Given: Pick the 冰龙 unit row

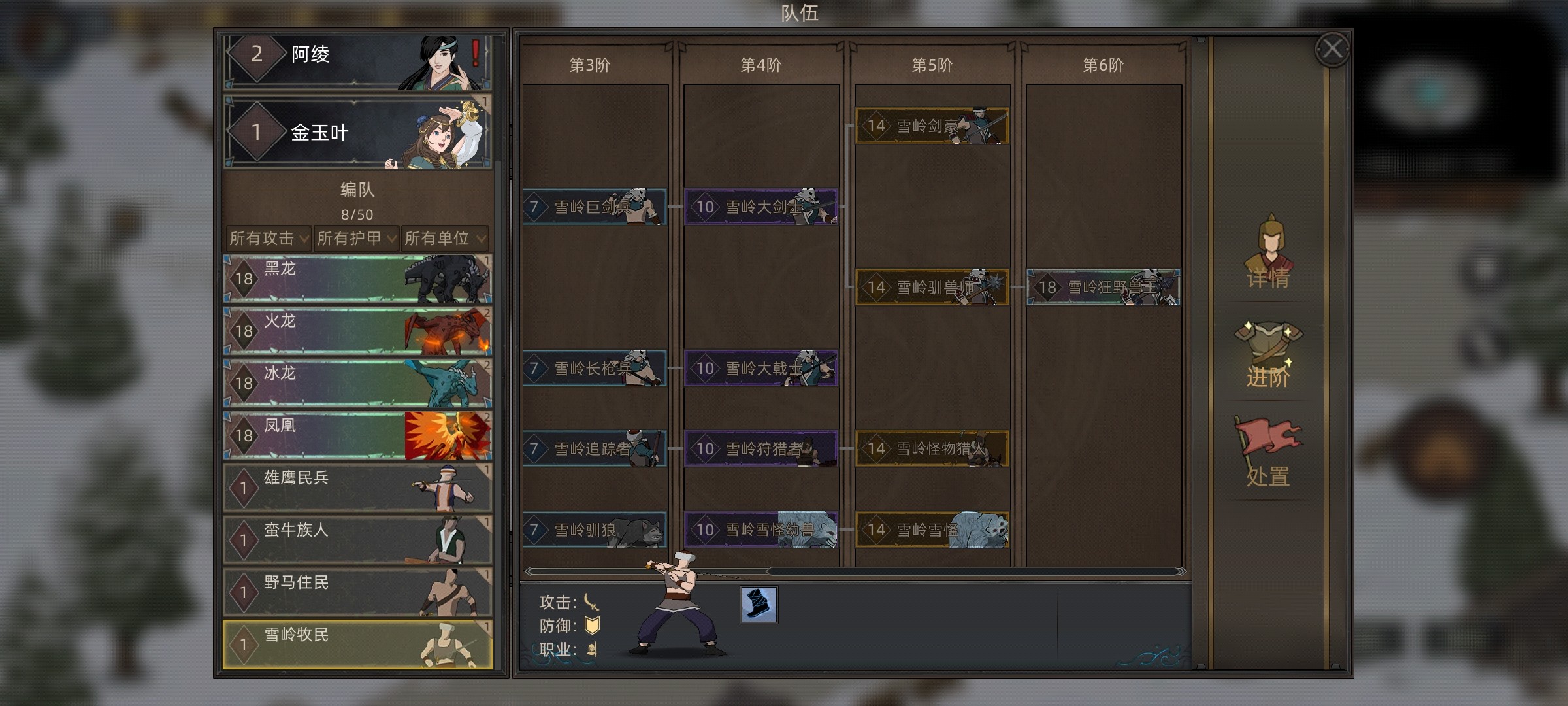Looking at the screenshot, I should pos(357,384).
